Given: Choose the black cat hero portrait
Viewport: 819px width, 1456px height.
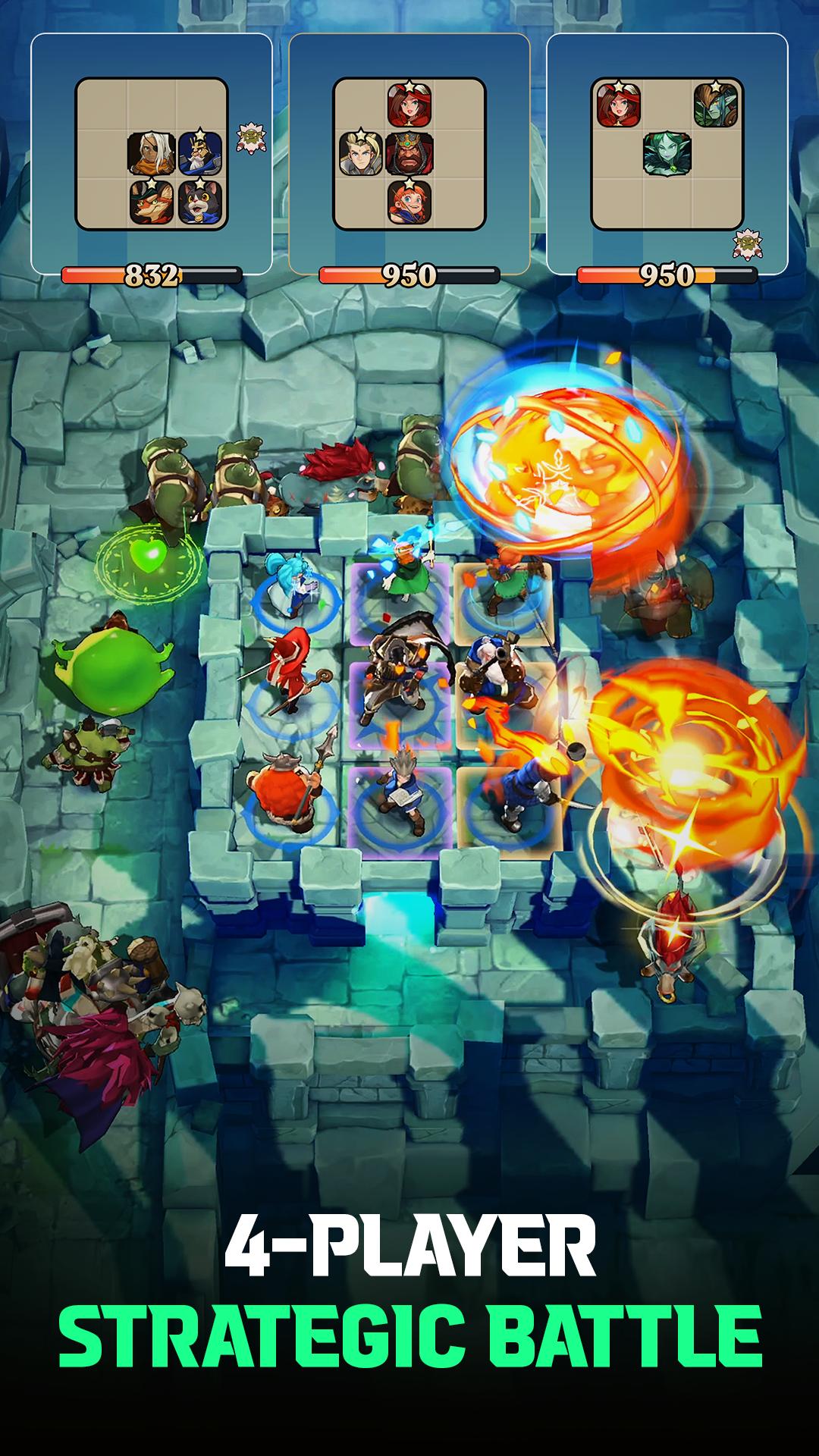Looking at the screenshot, I should pos(199,202).
